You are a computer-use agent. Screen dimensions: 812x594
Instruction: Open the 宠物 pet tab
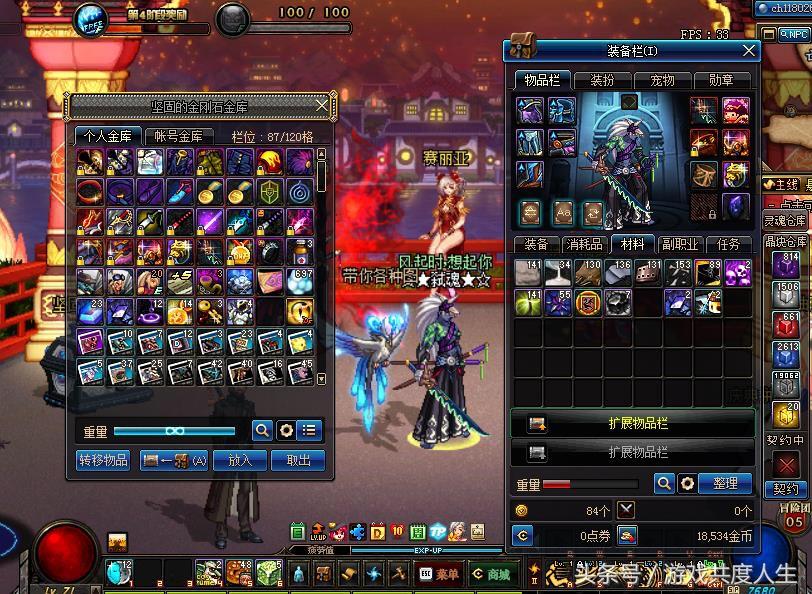(662, 80)
